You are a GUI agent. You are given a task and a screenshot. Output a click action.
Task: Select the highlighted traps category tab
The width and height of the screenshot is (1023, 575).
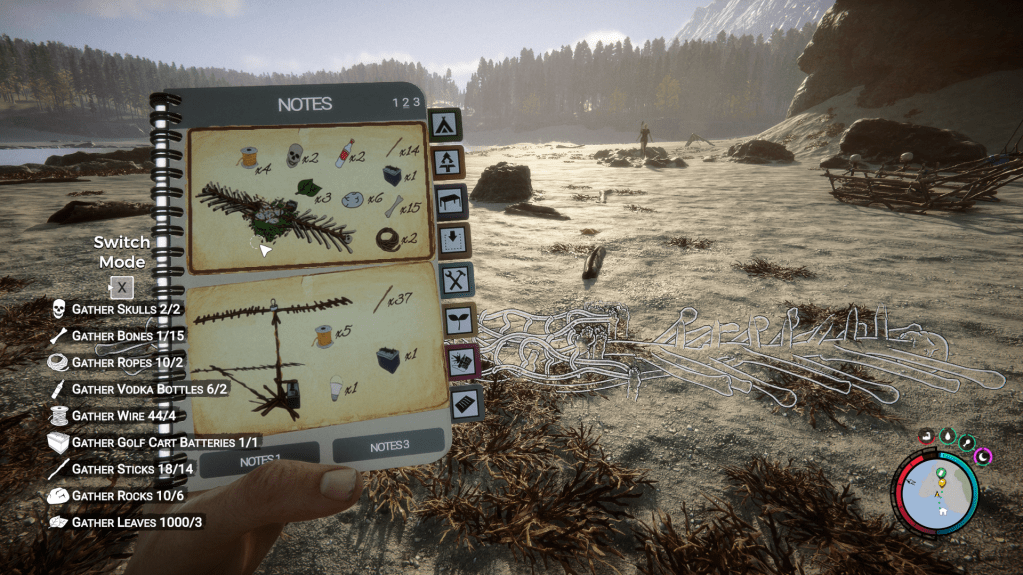pyautogui.click(x=463, y=361)
